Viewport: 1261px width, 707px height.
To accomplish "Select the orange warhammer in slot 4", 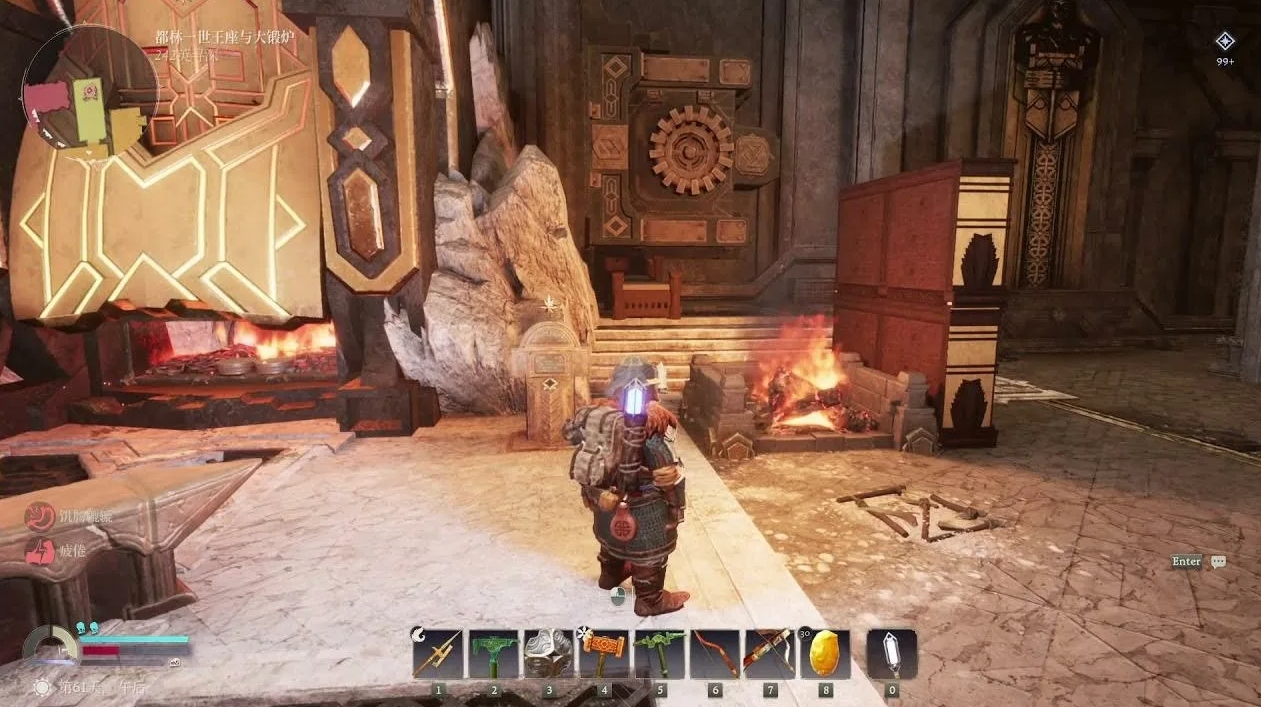I will click(604, 654).
